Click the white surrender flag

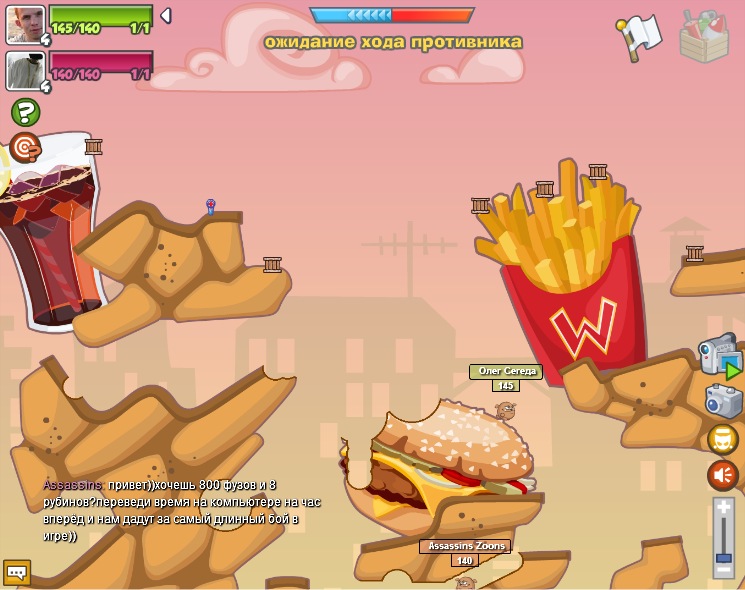click(x=641, y=35)
